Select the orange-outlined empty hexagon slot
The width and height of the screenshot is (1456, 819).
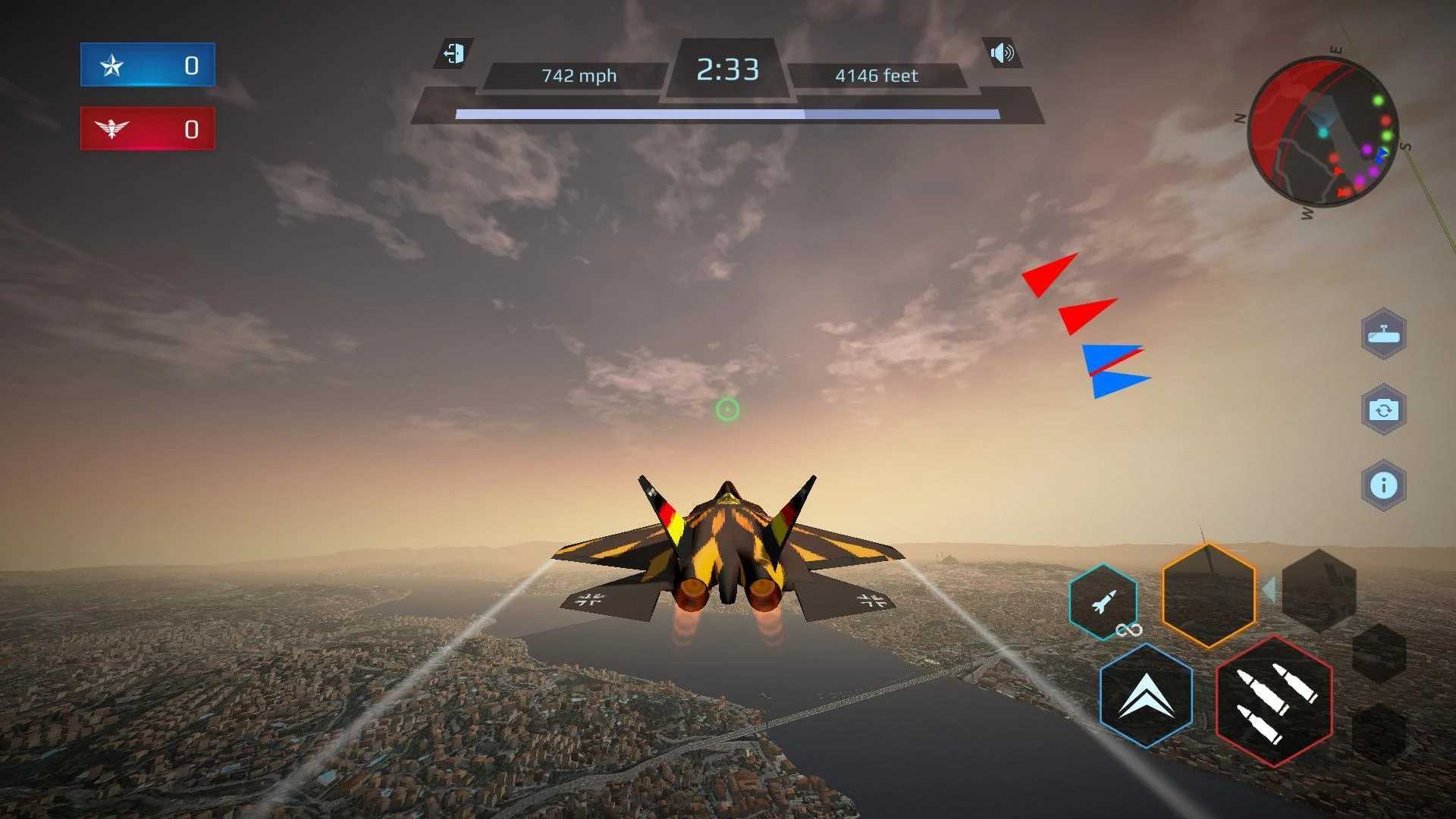pos(1209,595)
